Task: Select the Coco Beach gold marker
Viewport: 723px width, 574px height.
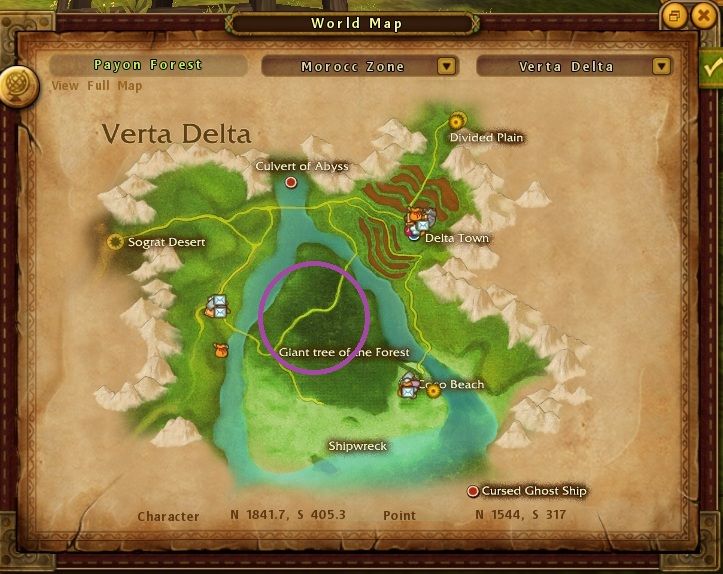Action: coord(434,391)
